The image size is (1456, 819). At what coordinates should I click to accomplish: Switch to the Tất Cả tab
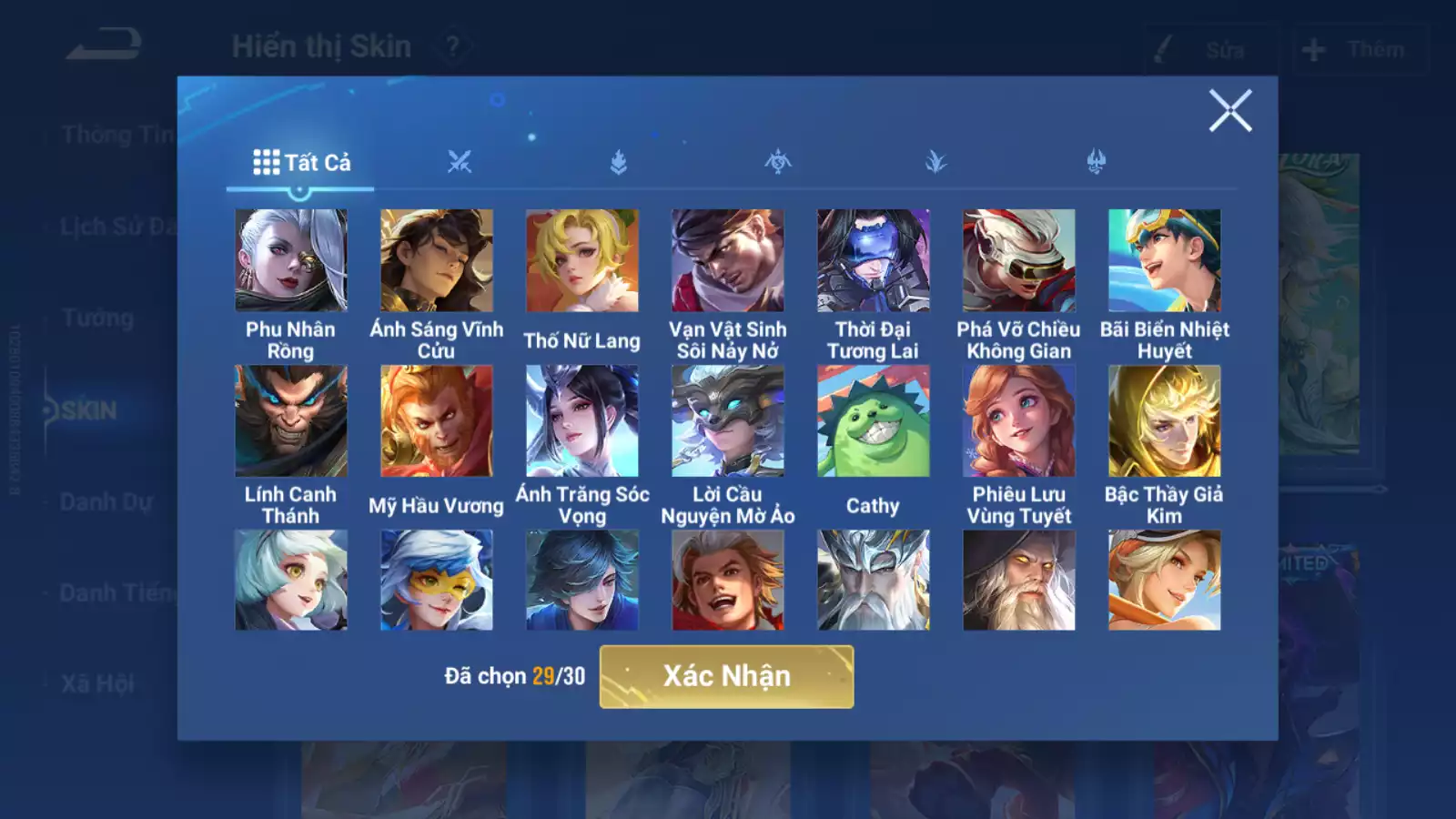301,163
